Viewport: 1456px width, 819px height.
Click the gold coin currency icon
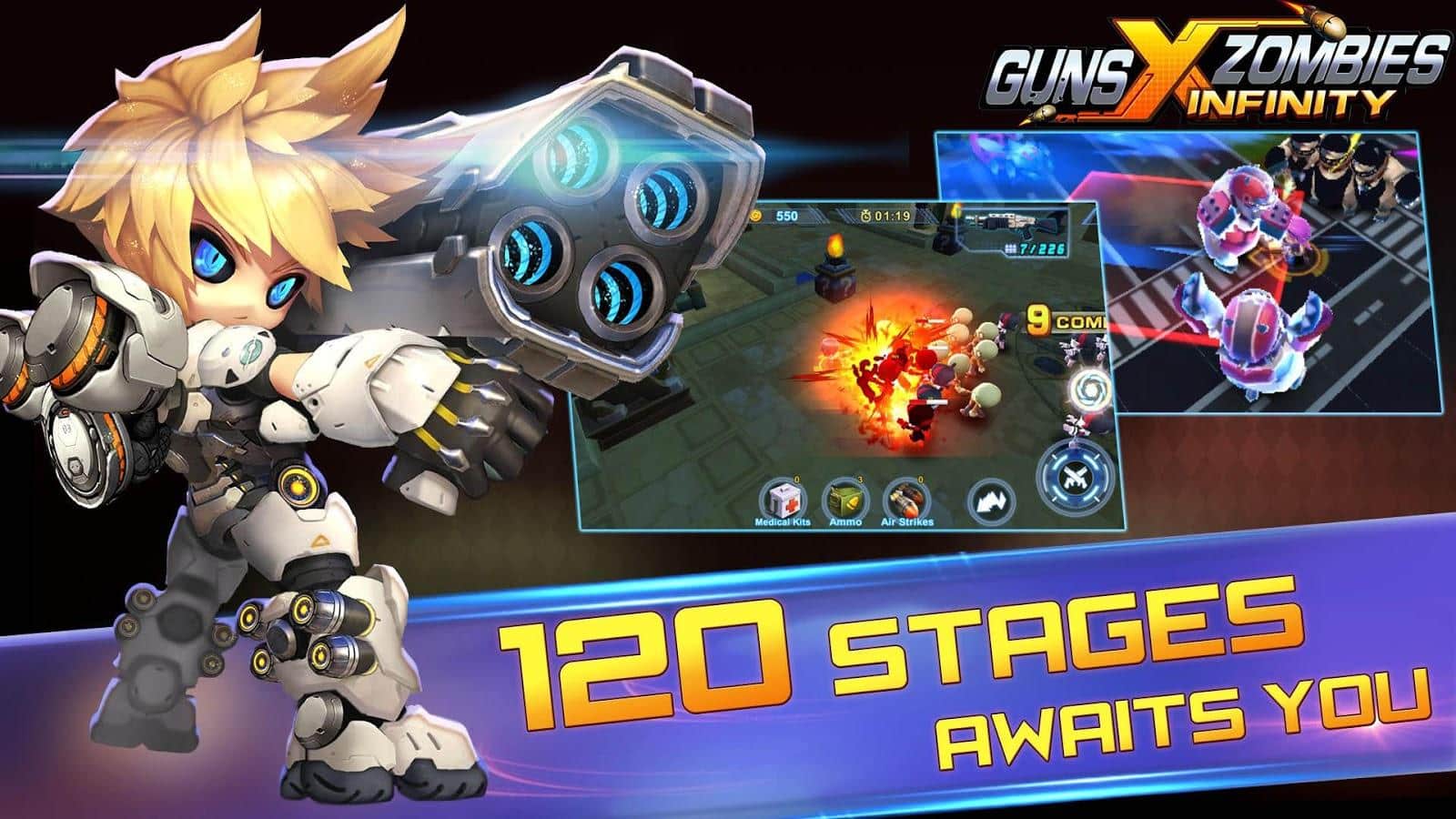tap(758, 215)
